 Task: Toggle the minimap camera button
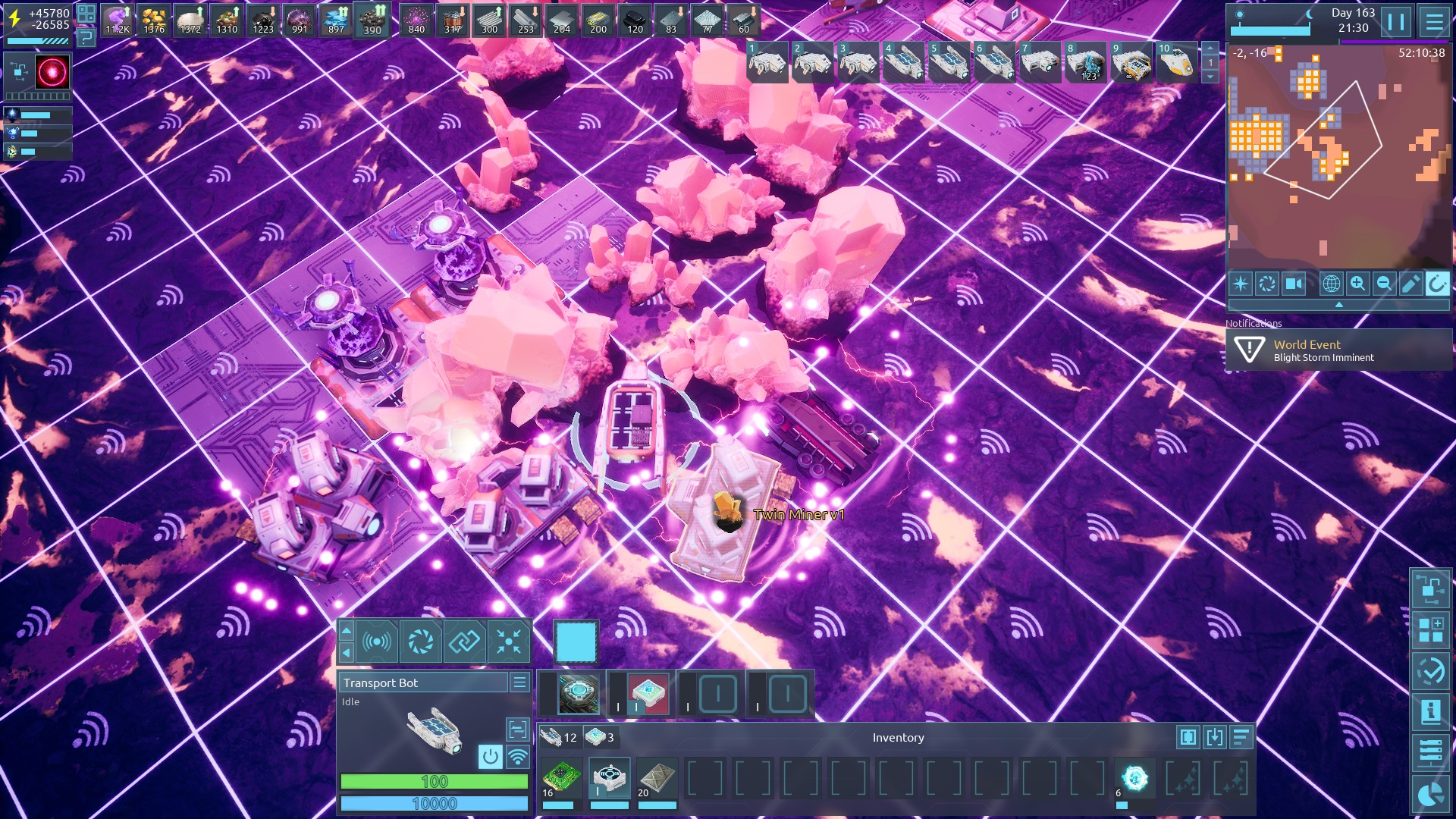[x=1294, y=284]
